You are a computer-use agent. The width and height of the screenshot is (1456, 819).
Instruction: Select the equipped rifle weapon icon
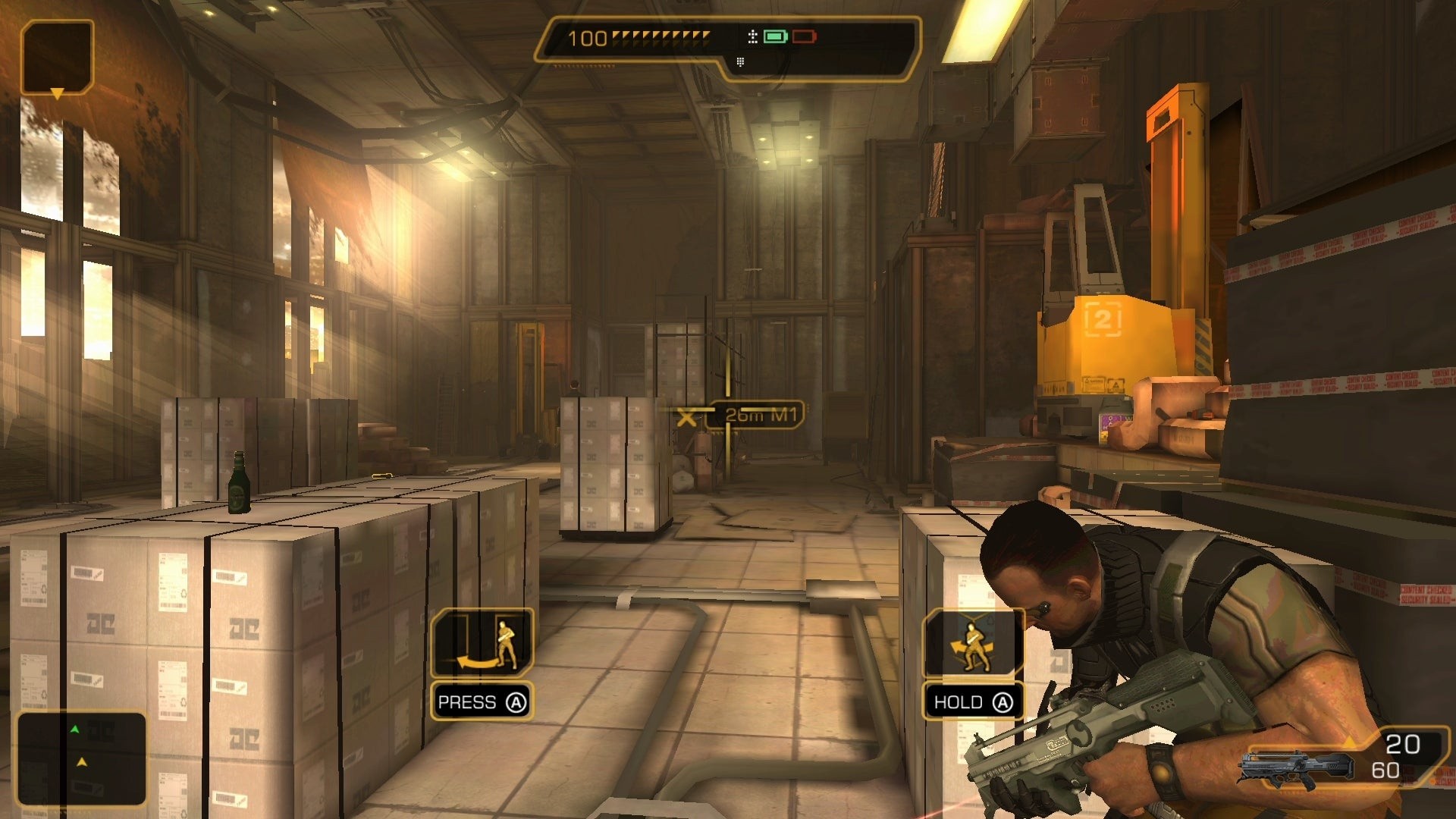[1298, 767]
